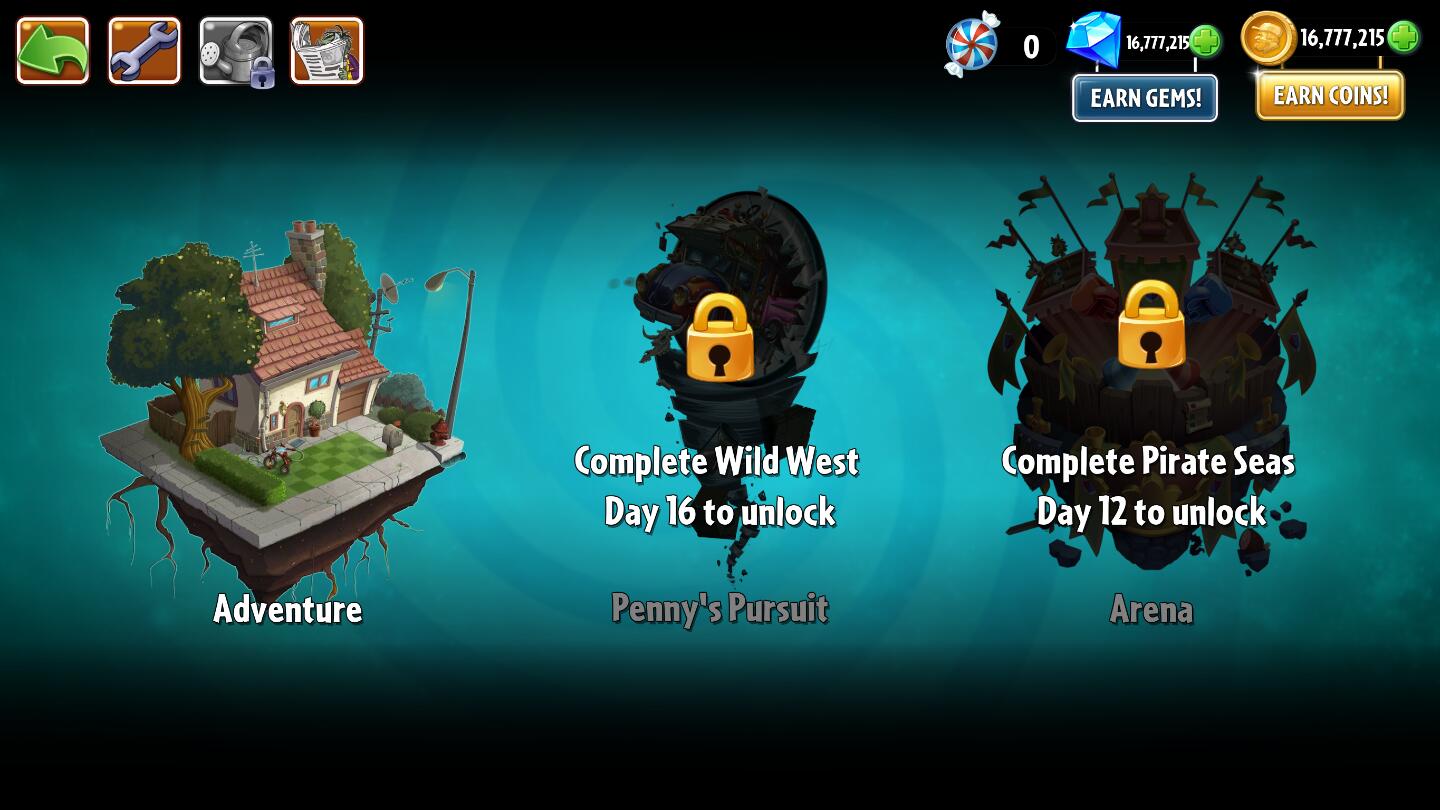The image size is (1440, 810).
Task: Open the wrench settings menu
Action: [x=144, y=48]
